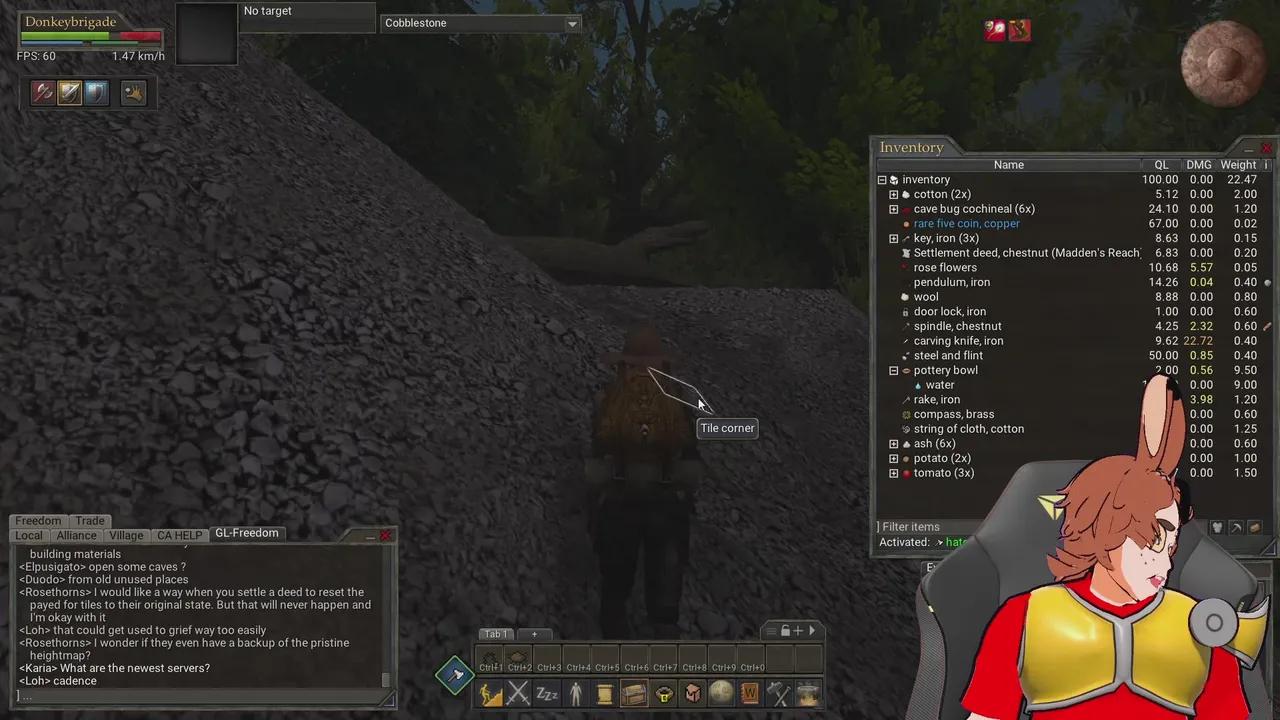Open the Cobblestone dropdown
Viewport: 1280px width, 720px height.
[x=570, y=23]
